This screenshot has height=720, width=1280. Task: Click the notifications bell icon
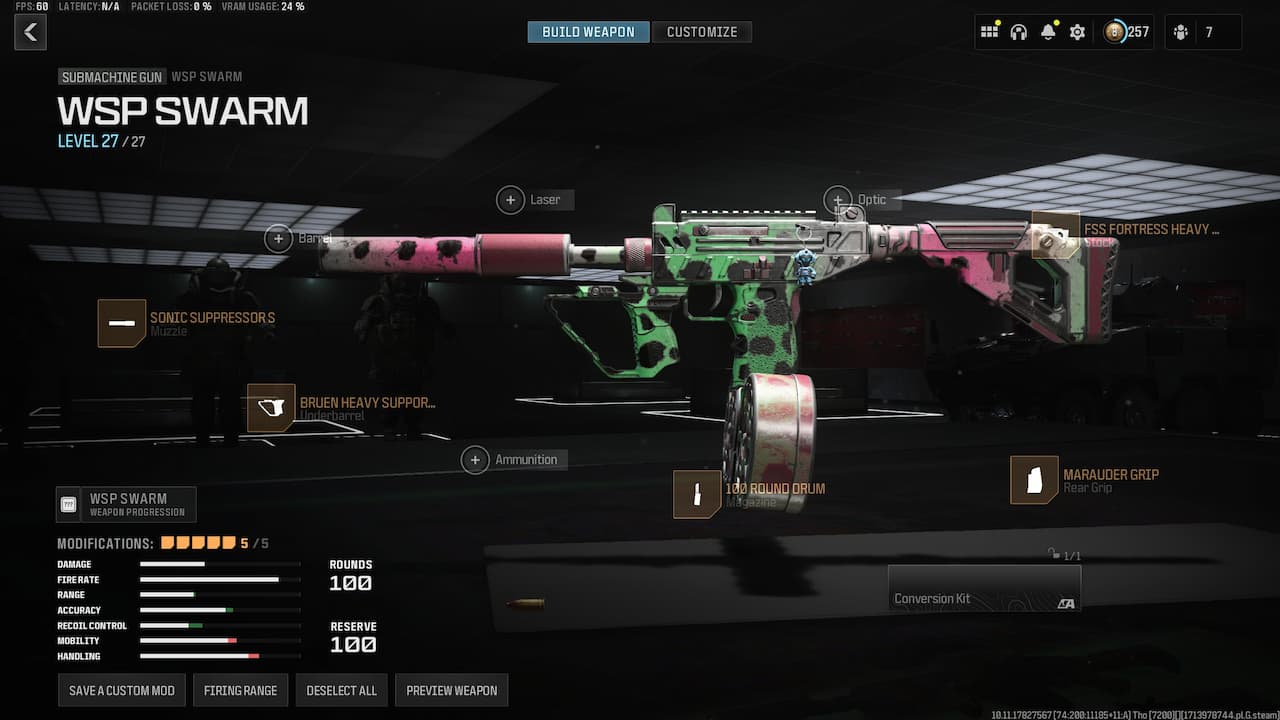[x=1047, y=31]
